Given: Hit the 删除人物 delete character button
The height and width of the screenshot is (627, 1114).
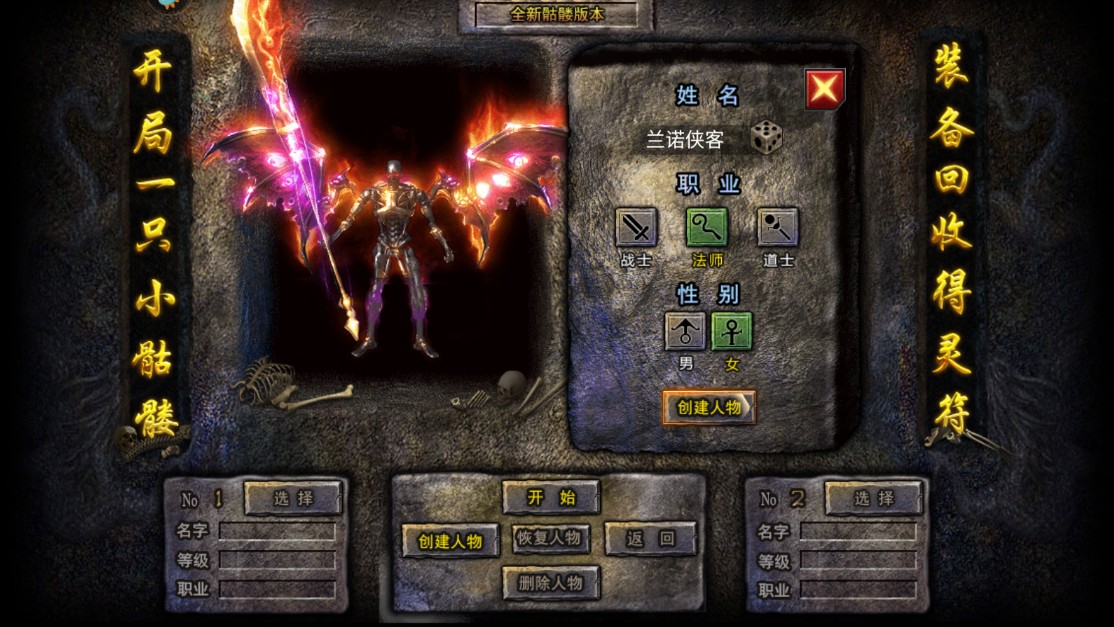Looking at the screenshot, I should (x=551, y=582).
